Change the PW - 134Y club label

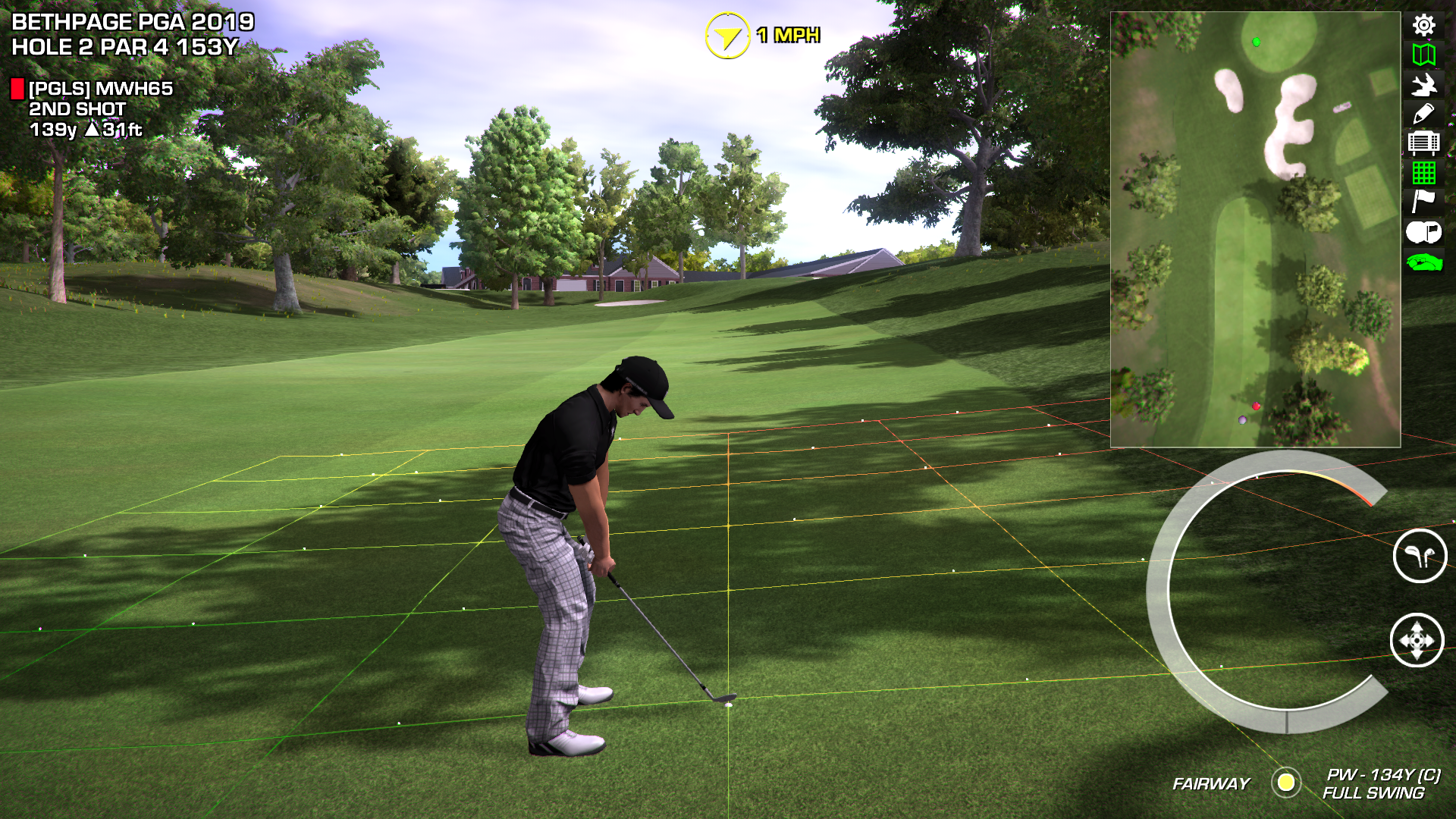1383,774
